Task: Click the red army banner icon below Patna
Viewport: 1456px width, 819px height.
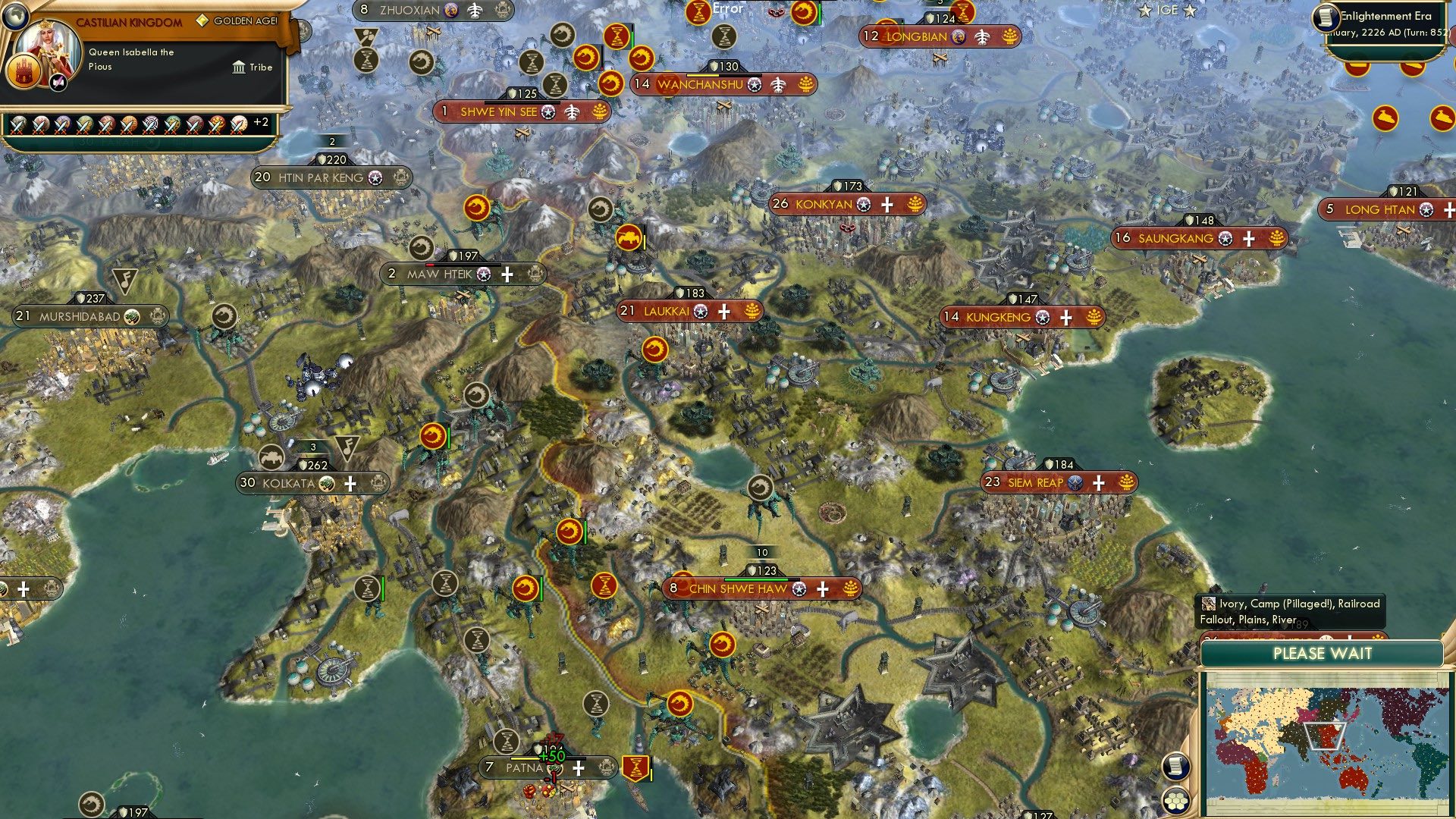Action: [635, 767]
